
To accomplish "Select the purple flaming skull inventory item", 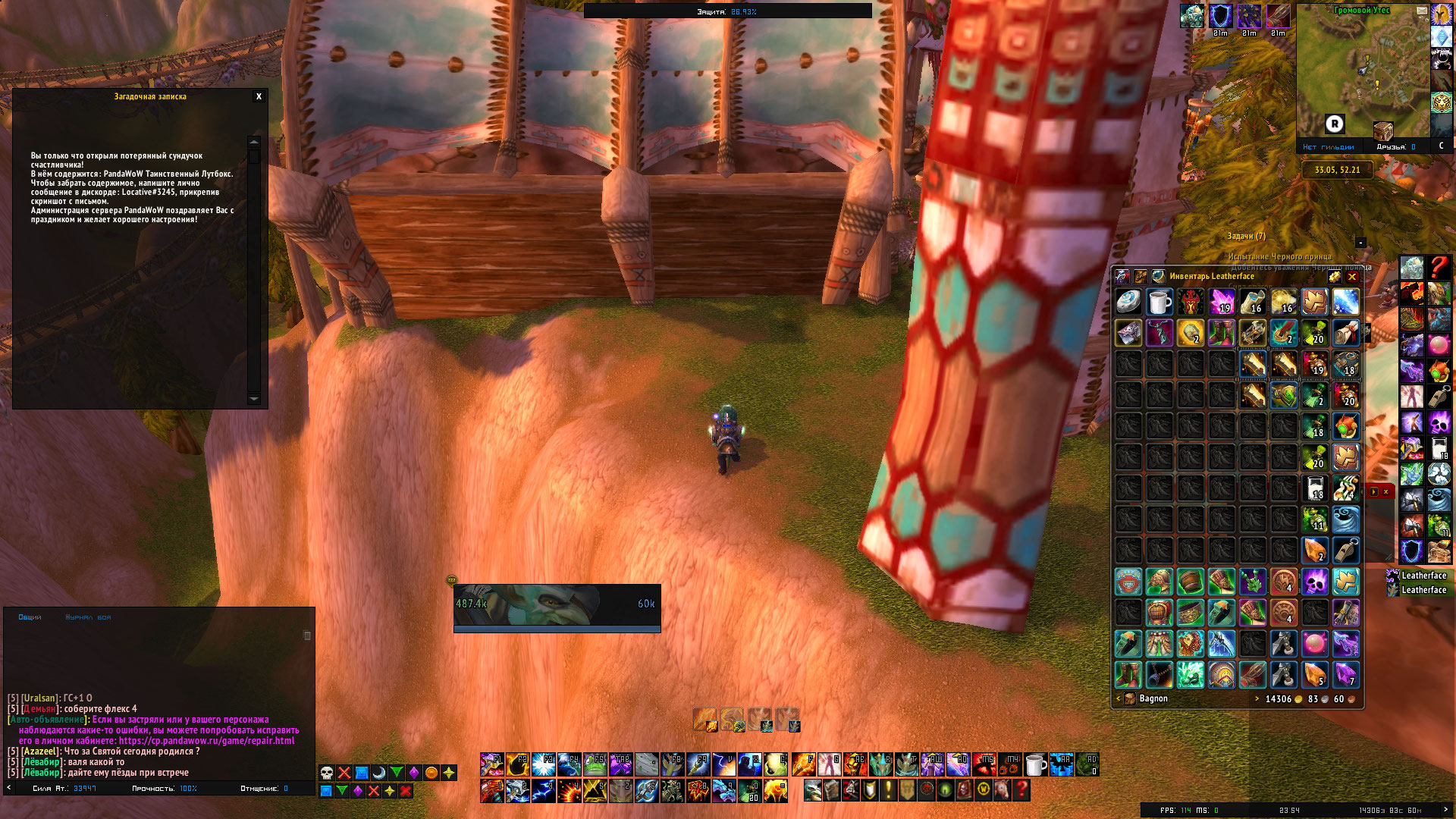I will tap(1314, 582).
